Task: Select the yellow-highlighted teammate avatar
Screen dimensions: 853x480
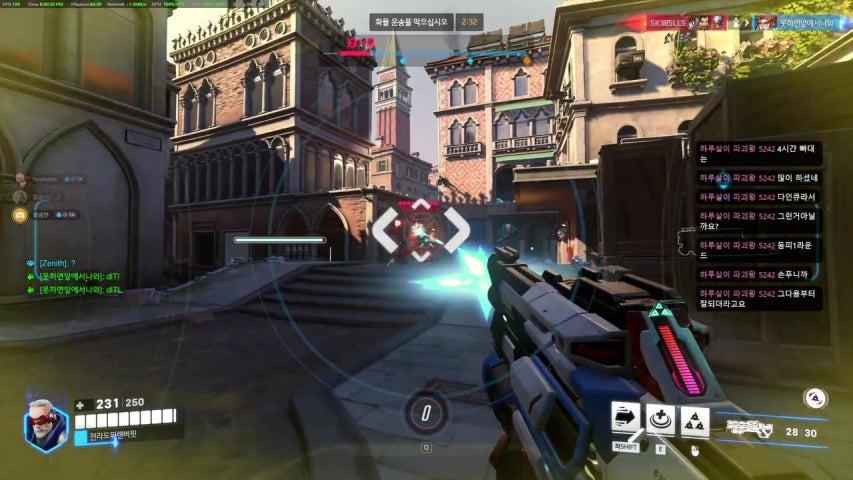Action: (x=19, y=214)
